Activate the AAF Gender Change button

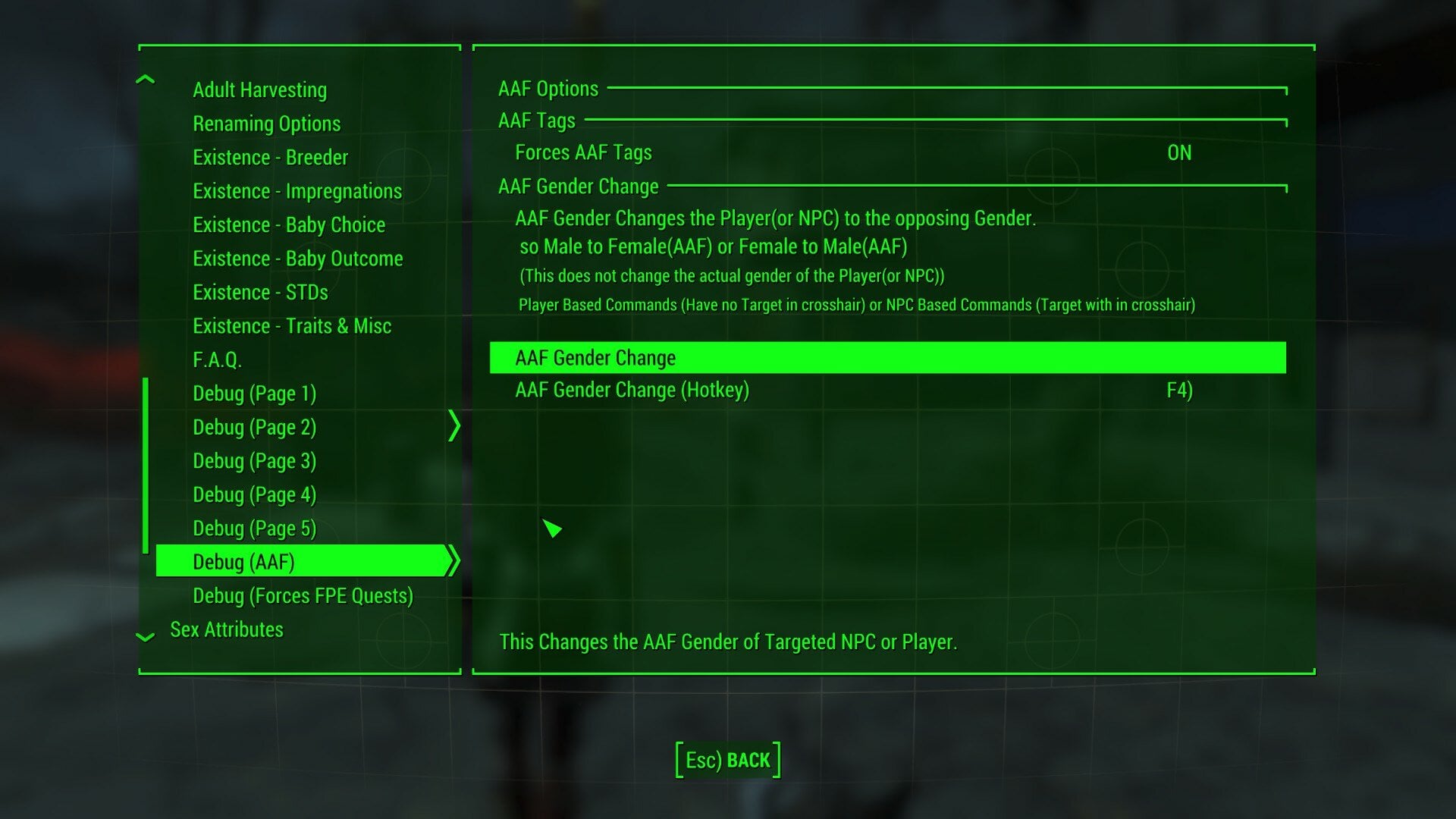point(887,358)
